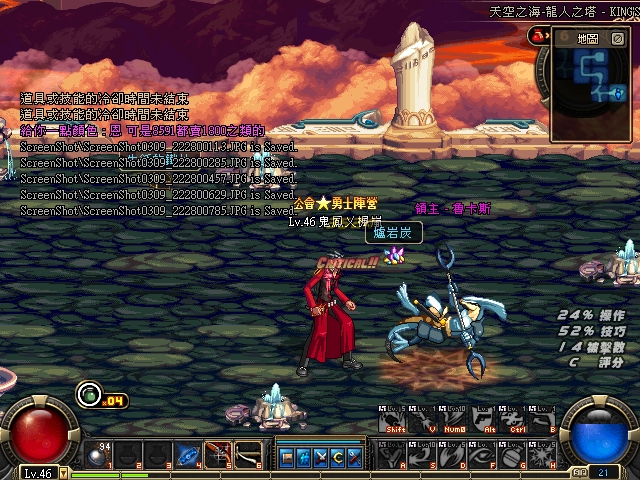The height and width of the screenshot is (480, 640).
Task: Open the dropdown arrow beside Lv.46
Action: point(64,473)
